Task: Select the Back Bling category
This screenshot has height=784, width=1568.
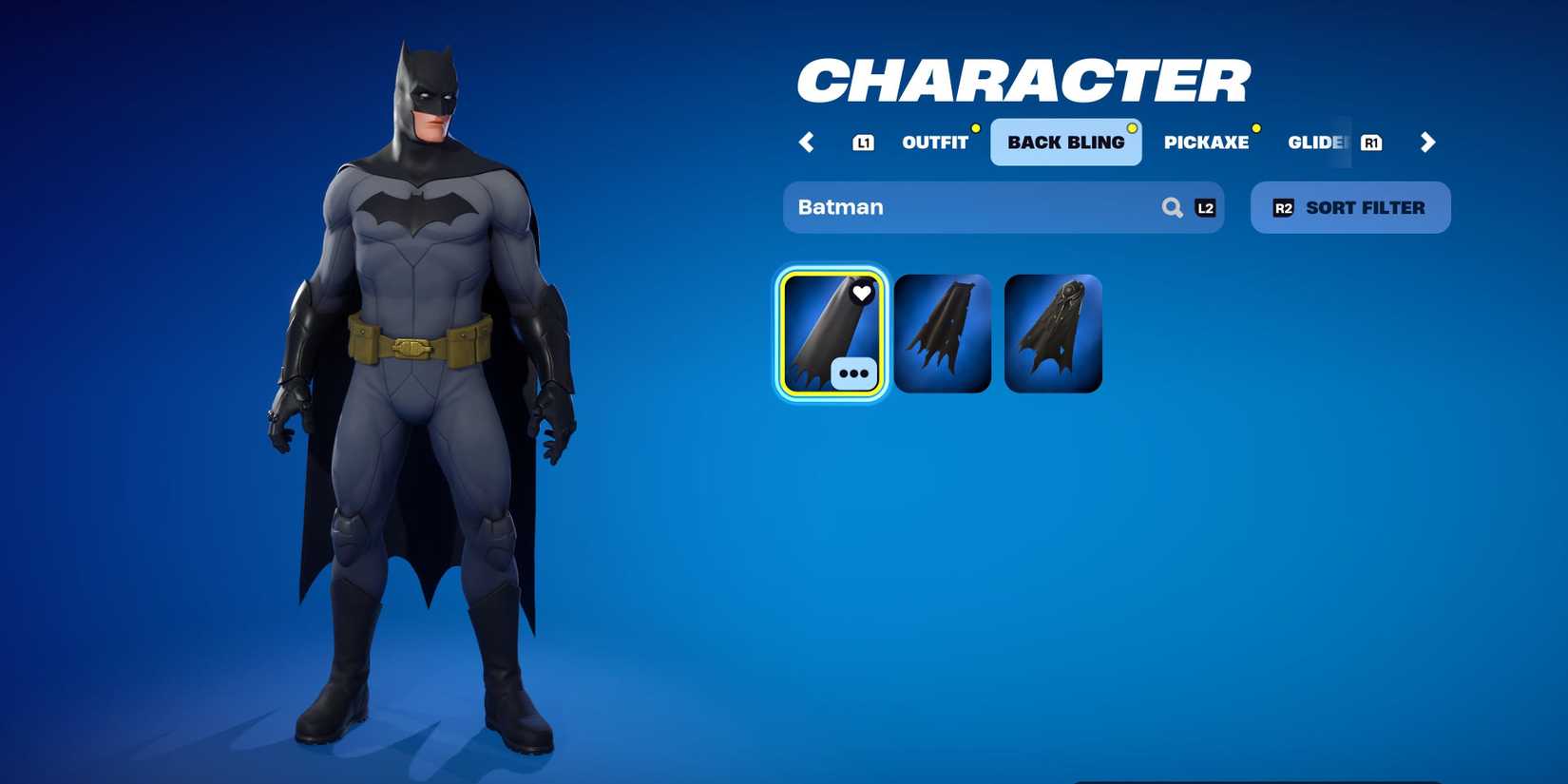Action: click(x=1065, y=142)
